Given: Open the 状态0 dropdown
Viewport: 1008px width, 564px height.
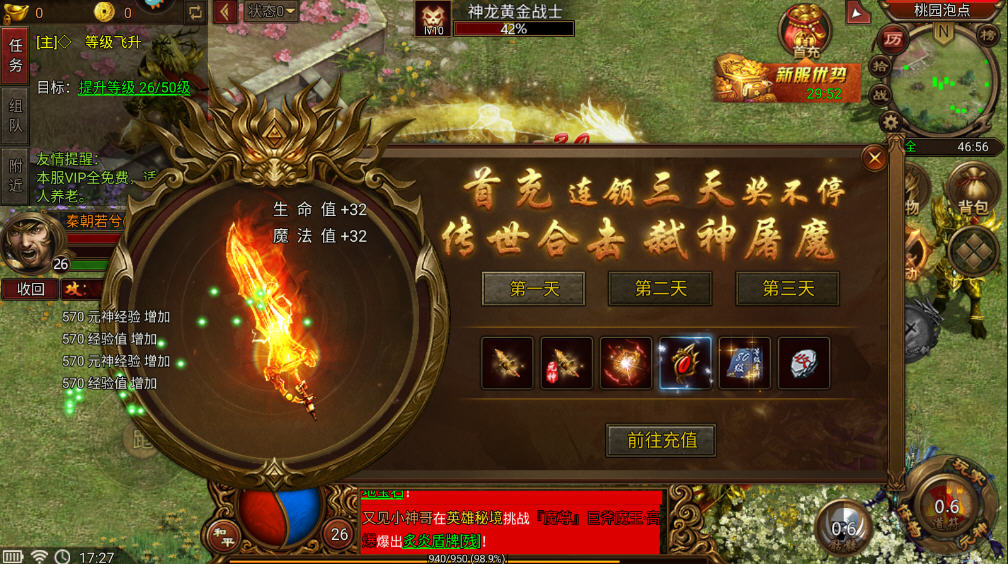Looking at the screenshot, I should coord(271,11).
